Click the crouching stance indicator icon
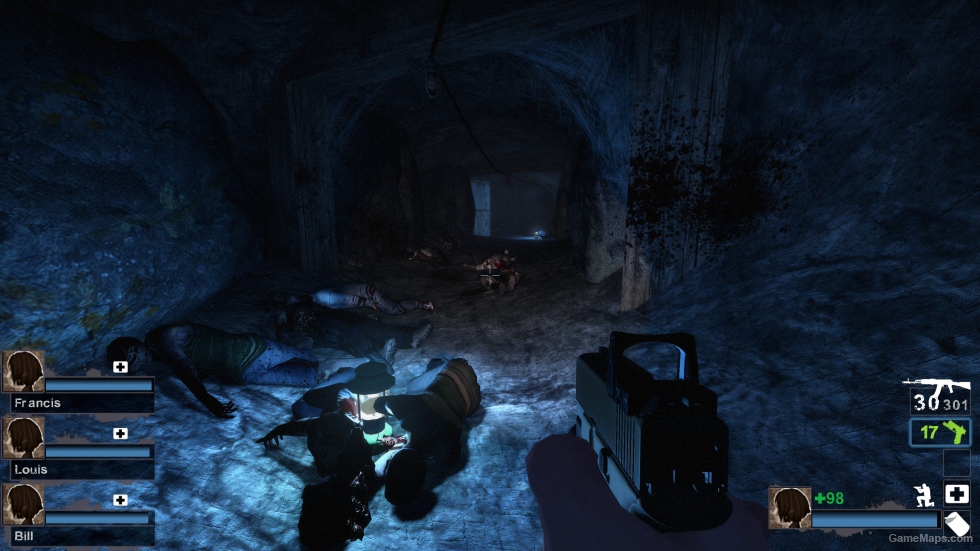The image size is (980, 551). (925, 494)
